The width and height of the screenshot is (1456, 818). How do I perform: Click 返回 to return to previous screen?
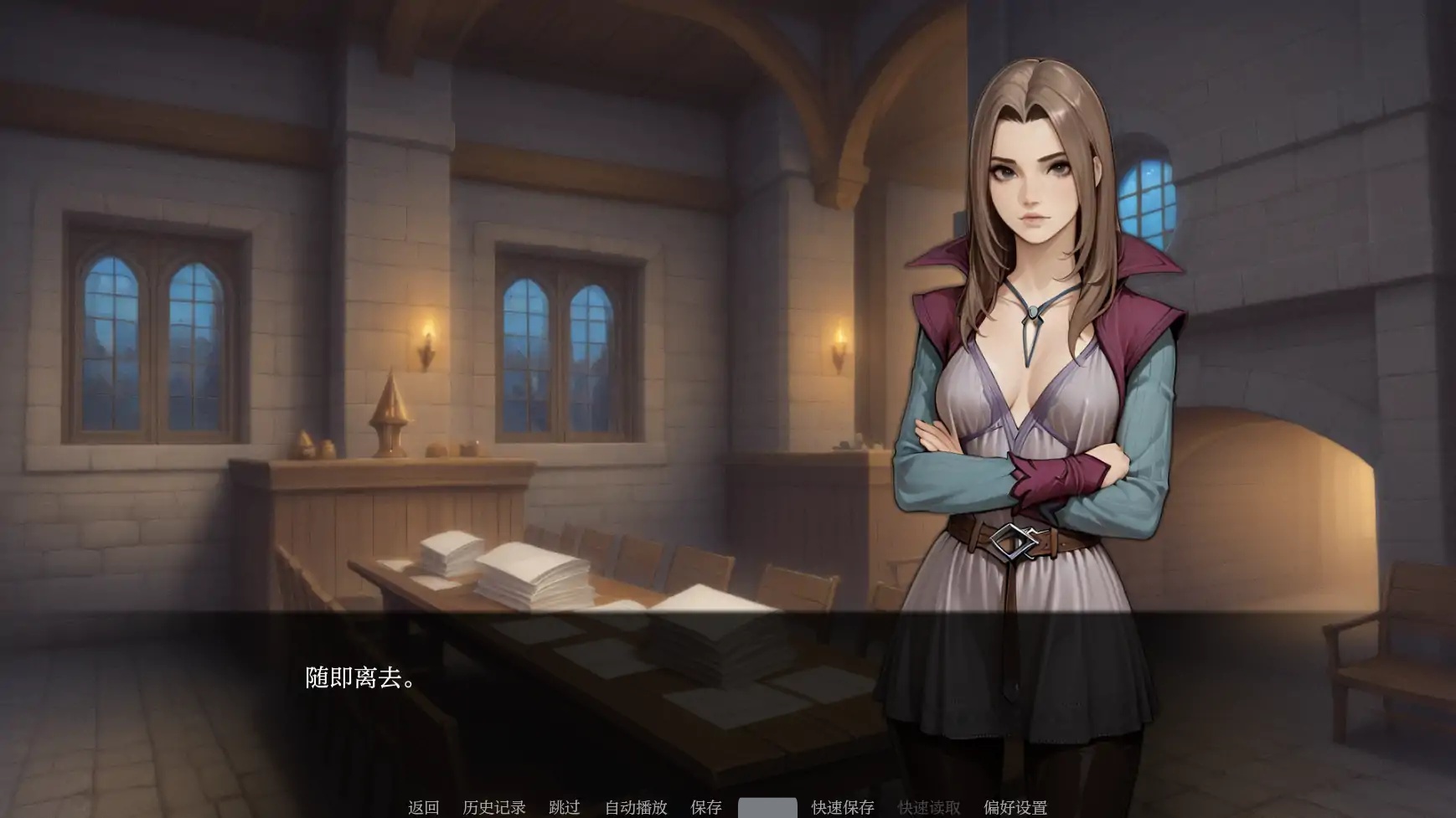tap(423, 806)
